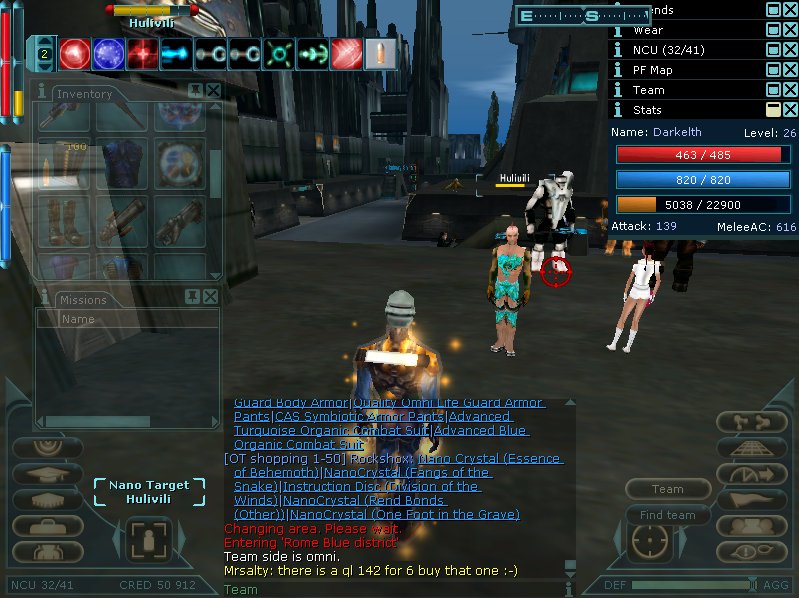Expand the PF Map panel
Screen dimensions: 799x598
tap(774, 70)
